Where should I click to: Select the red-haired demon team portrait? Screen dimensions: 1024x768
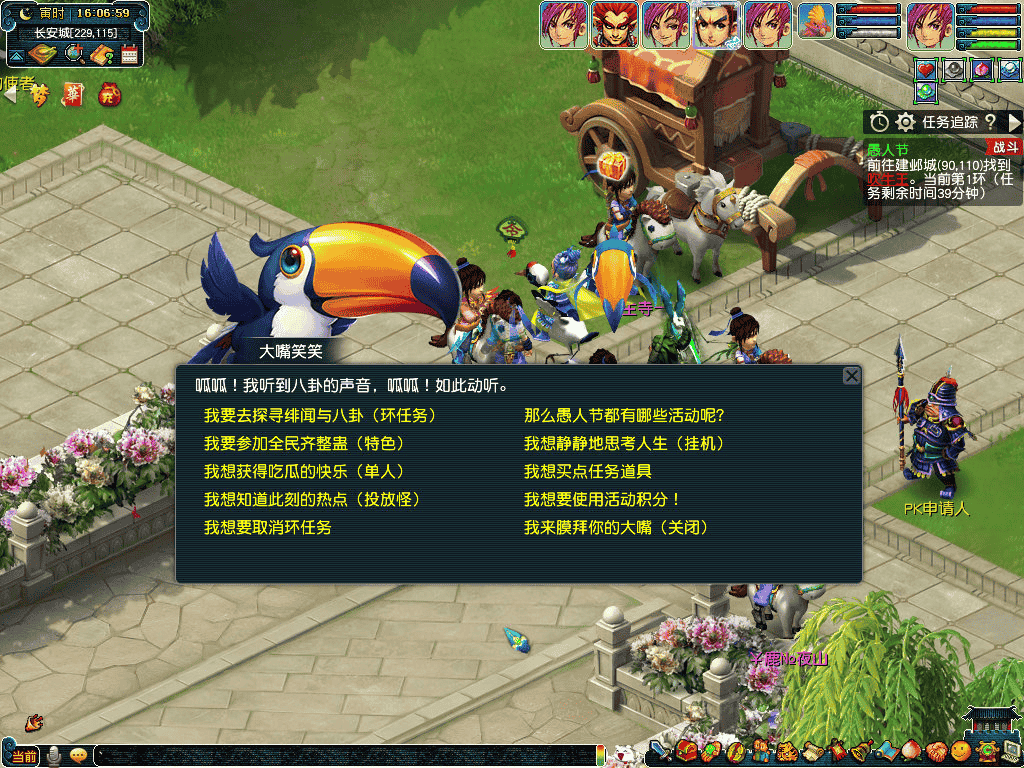[x=614, y=24]
